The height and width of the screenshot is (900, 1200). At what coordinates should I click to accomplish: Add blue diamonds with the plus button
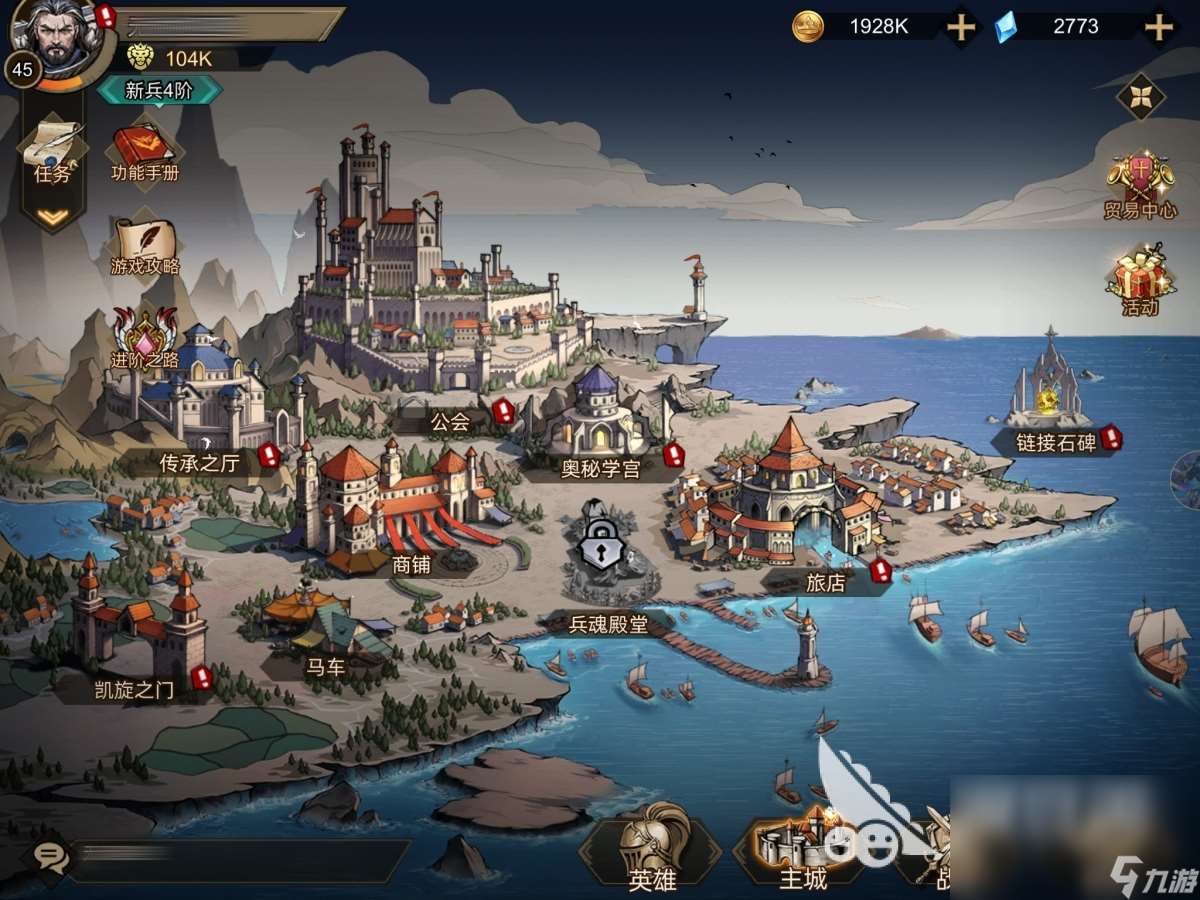point(1158,27)
